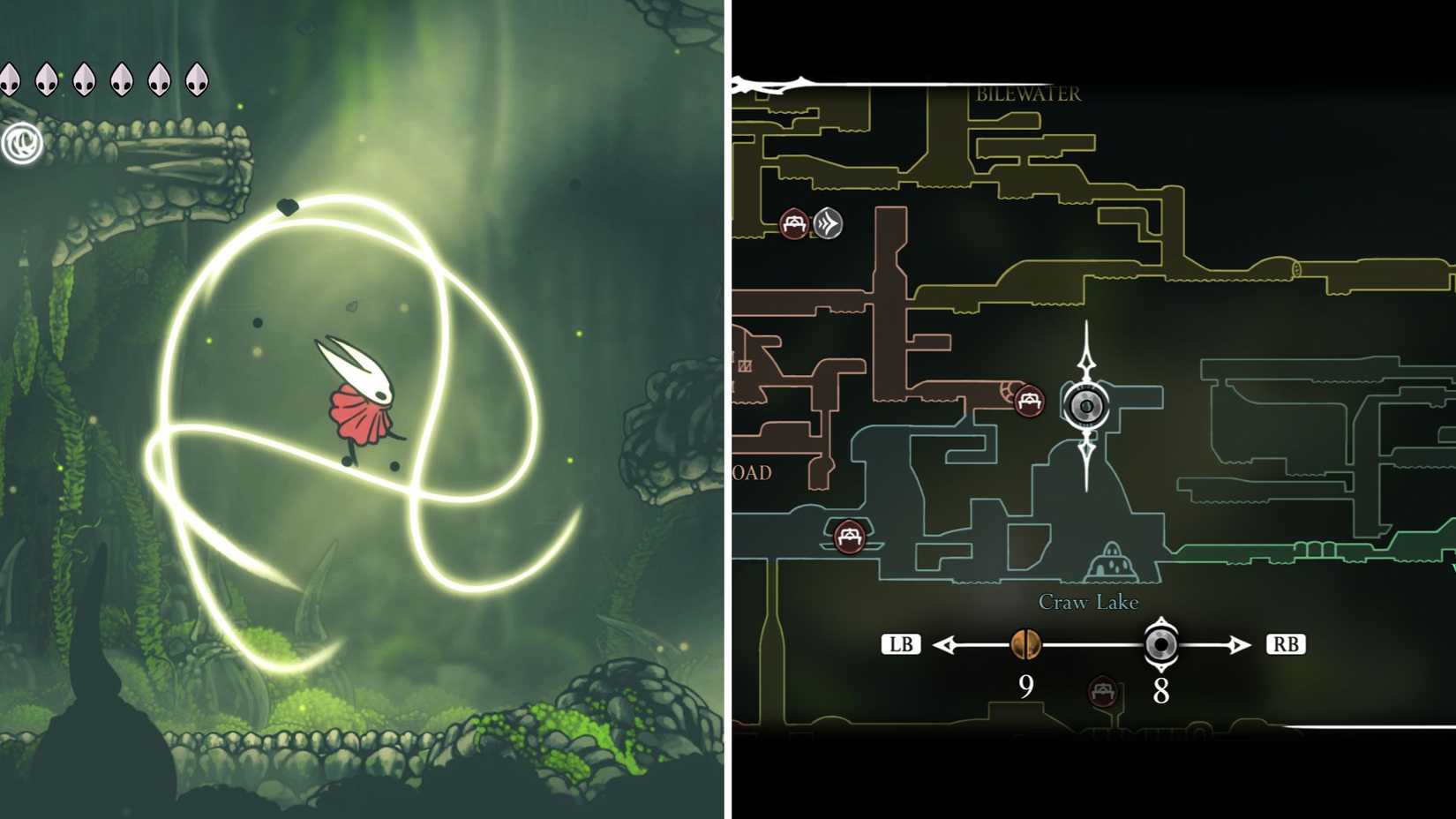Click the first health mask in the HUD
Viewport: 1456px width, 819px height.
(10, 79)
